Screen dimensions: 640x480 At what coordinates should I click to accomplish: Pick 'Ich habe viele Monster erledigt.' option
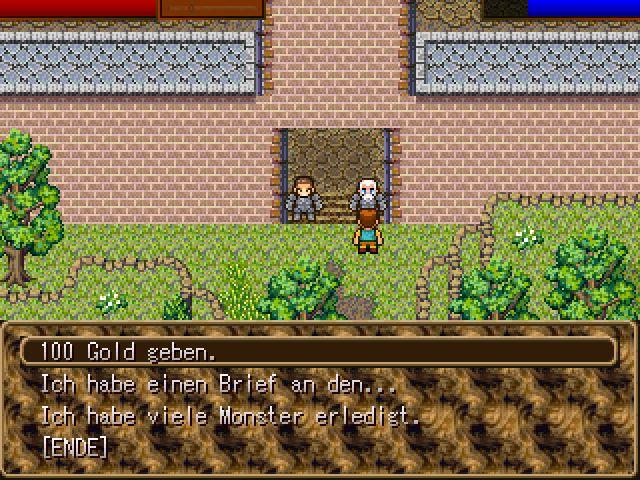230,414
